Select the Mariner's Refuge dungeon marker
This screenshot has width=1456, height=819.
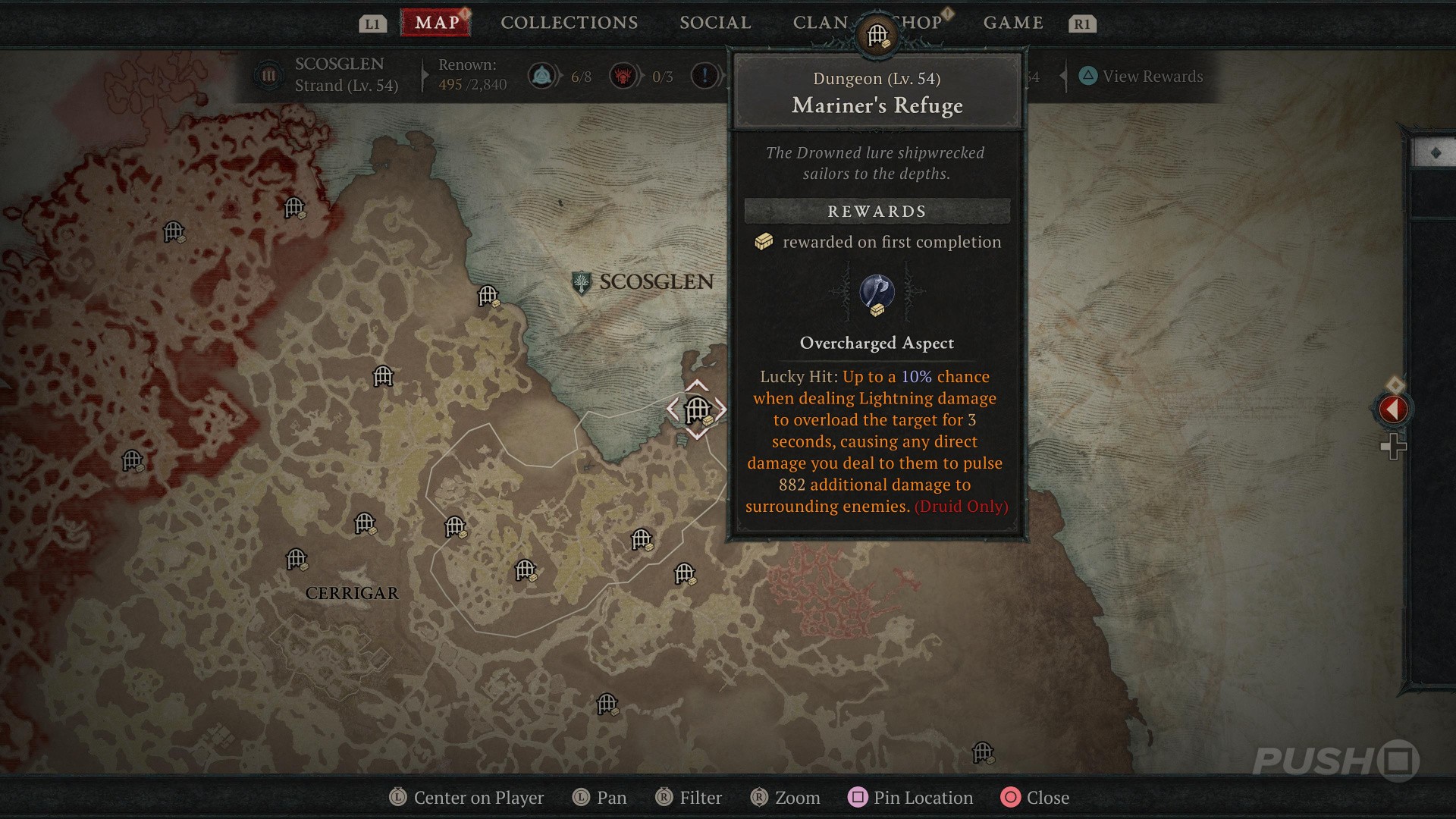tap(698, 409)
